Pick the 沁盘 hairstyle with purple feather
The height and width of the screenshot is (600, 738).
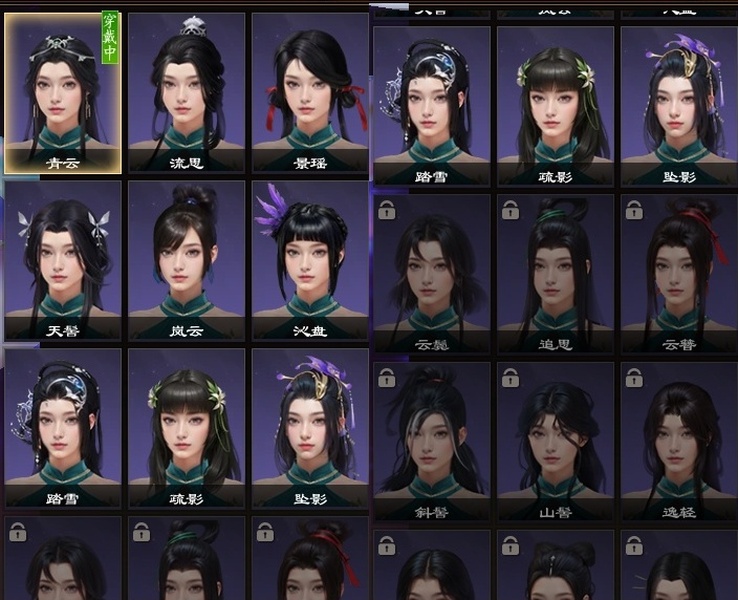[x=310, y=260]
